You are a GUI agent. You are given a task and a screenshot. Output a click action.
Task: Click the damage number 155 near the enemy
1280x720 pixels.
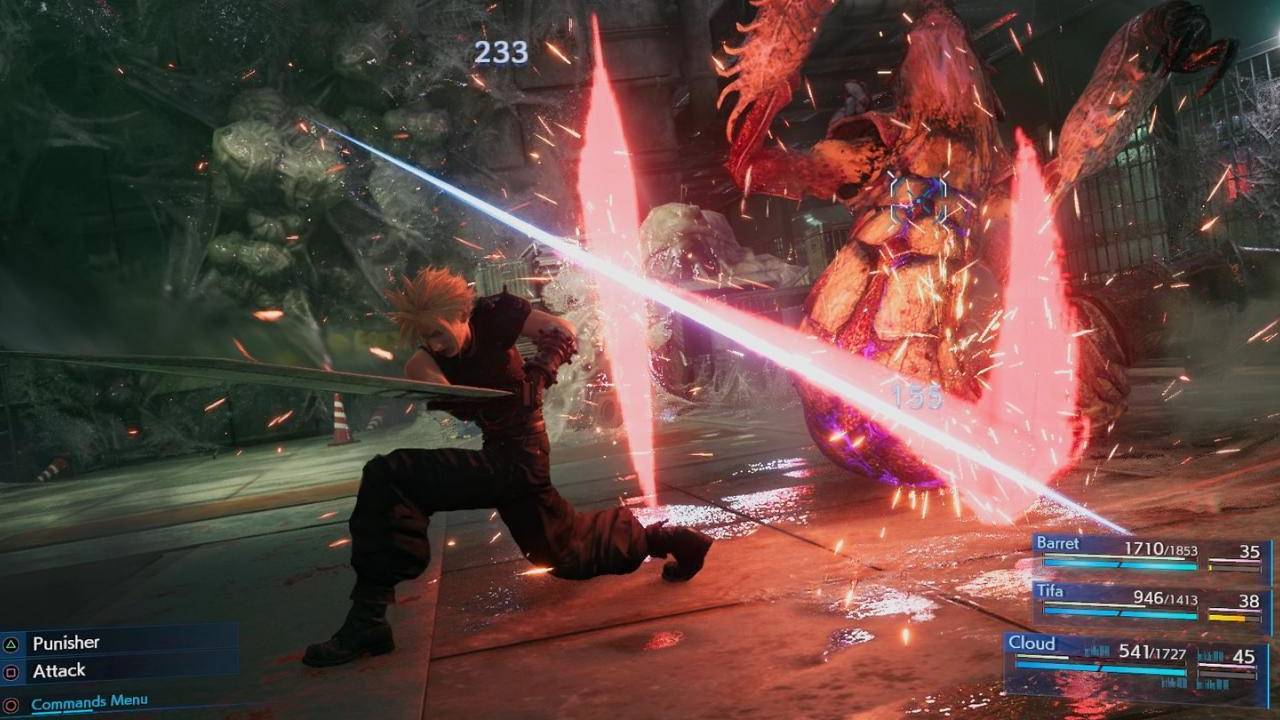click(x=917, y=396)
